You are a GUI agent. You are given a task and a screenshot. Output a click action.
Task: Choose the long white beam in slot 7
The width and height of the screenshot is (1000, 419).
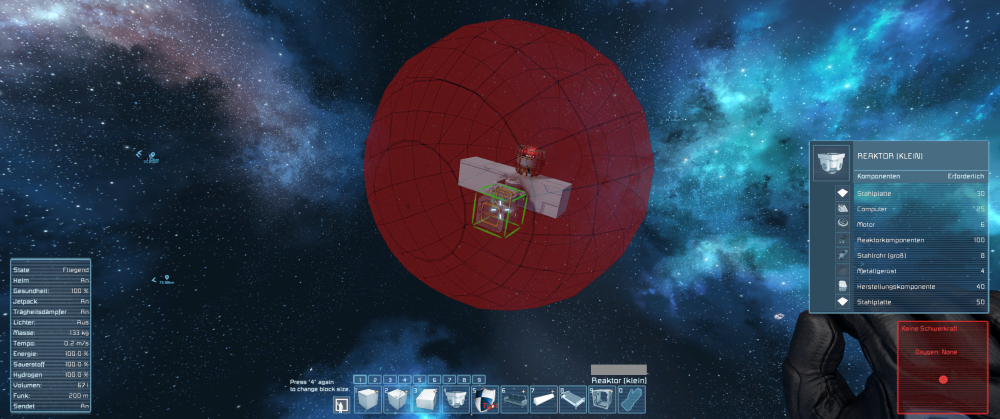coord(543,401)
